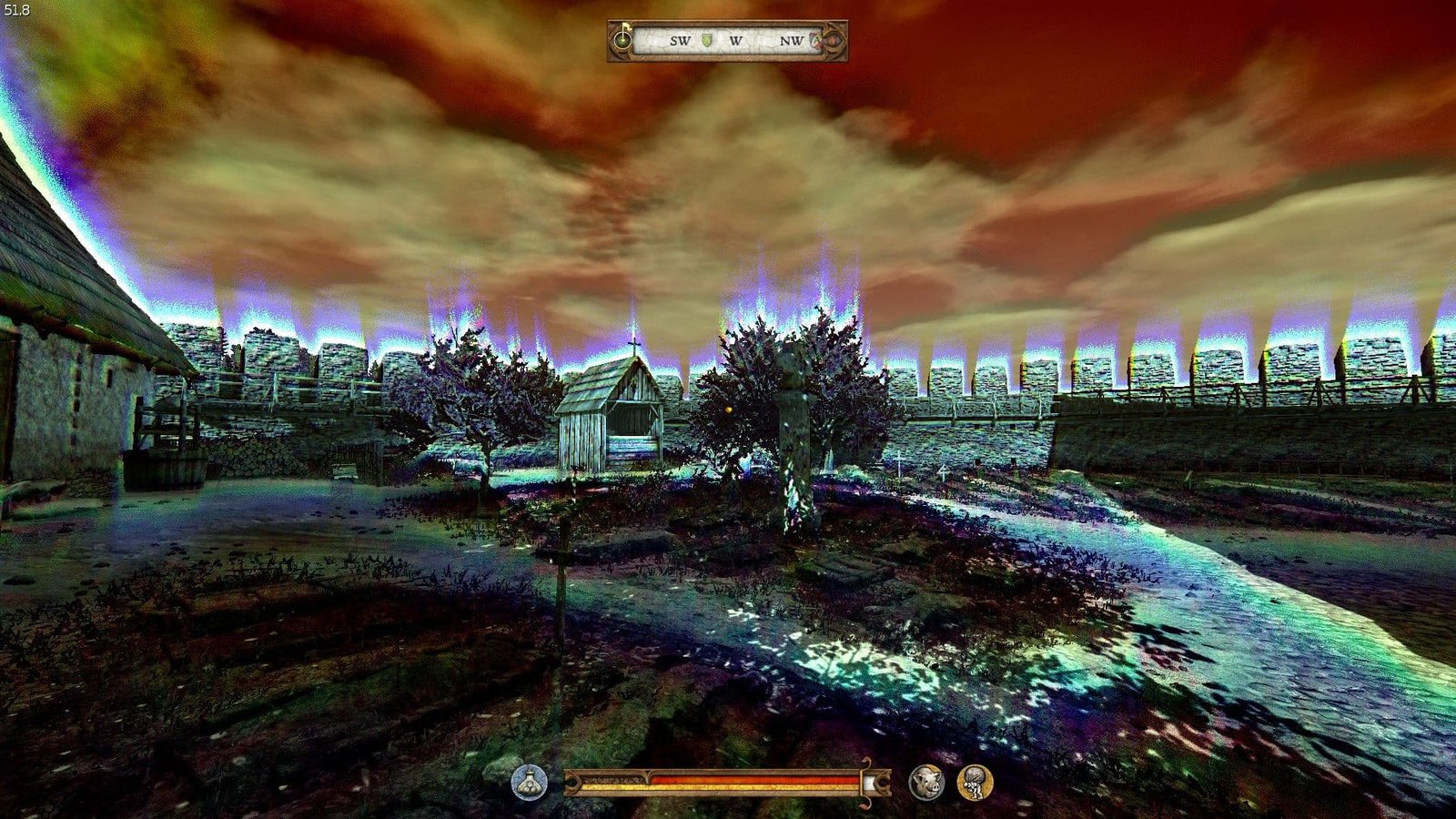The width and height of the screenshot is (1456, 819).
Task: Select the pig head status icon
Action: click(x=926, y=782)
